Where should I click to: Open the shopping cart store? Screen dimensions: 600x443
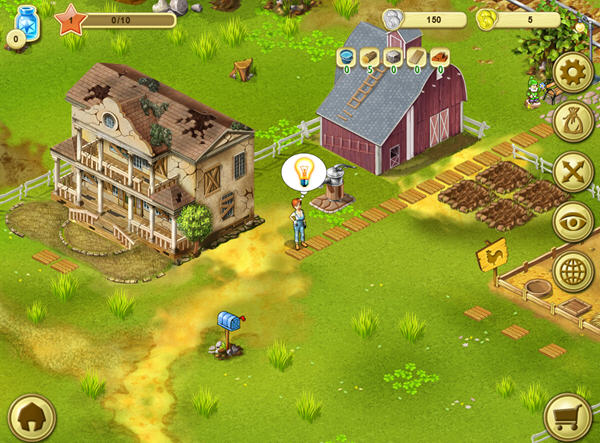coord(566,417)
